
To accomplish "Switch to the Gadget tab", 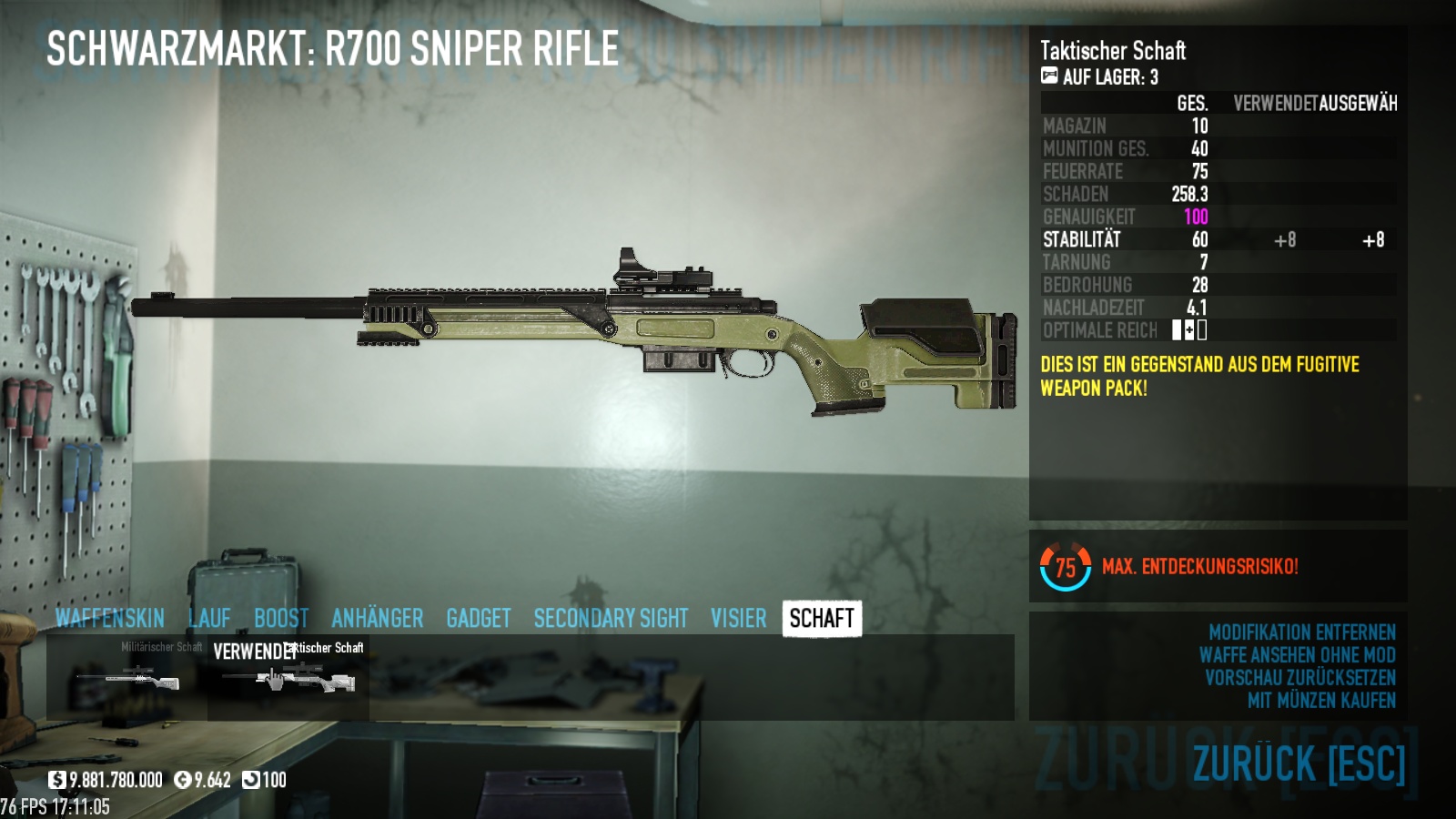I will point(478,619).
